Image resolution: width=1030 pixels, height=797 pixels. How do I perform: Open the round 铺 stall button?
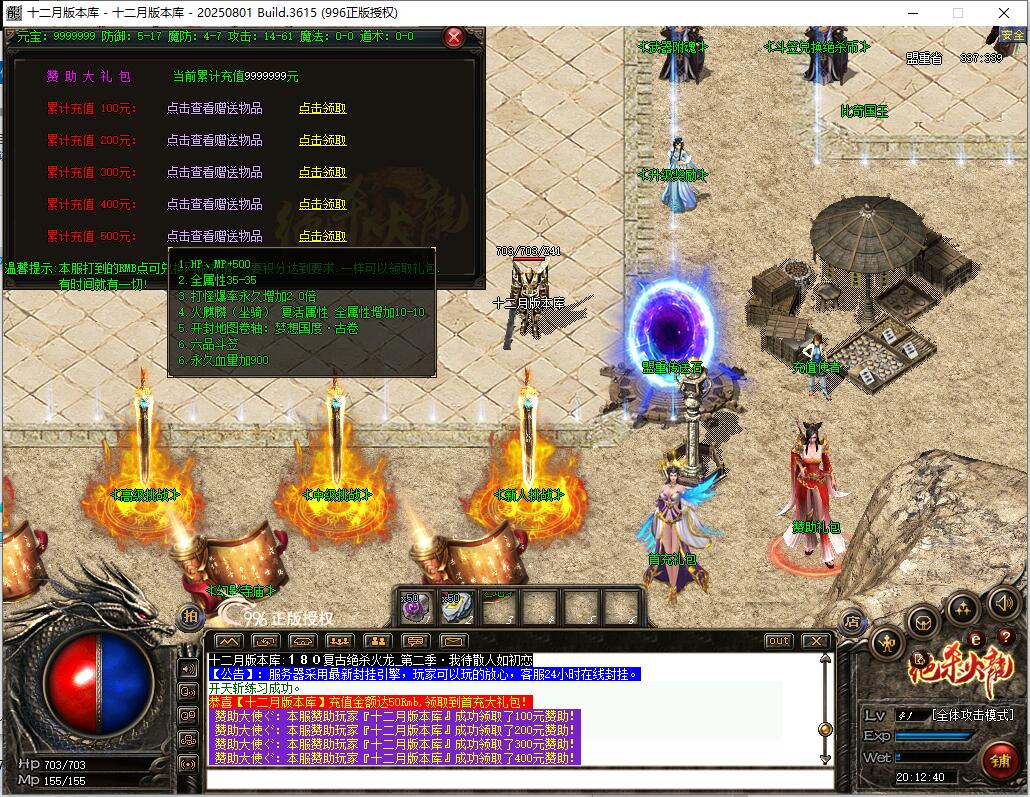(x=998, y=759)
